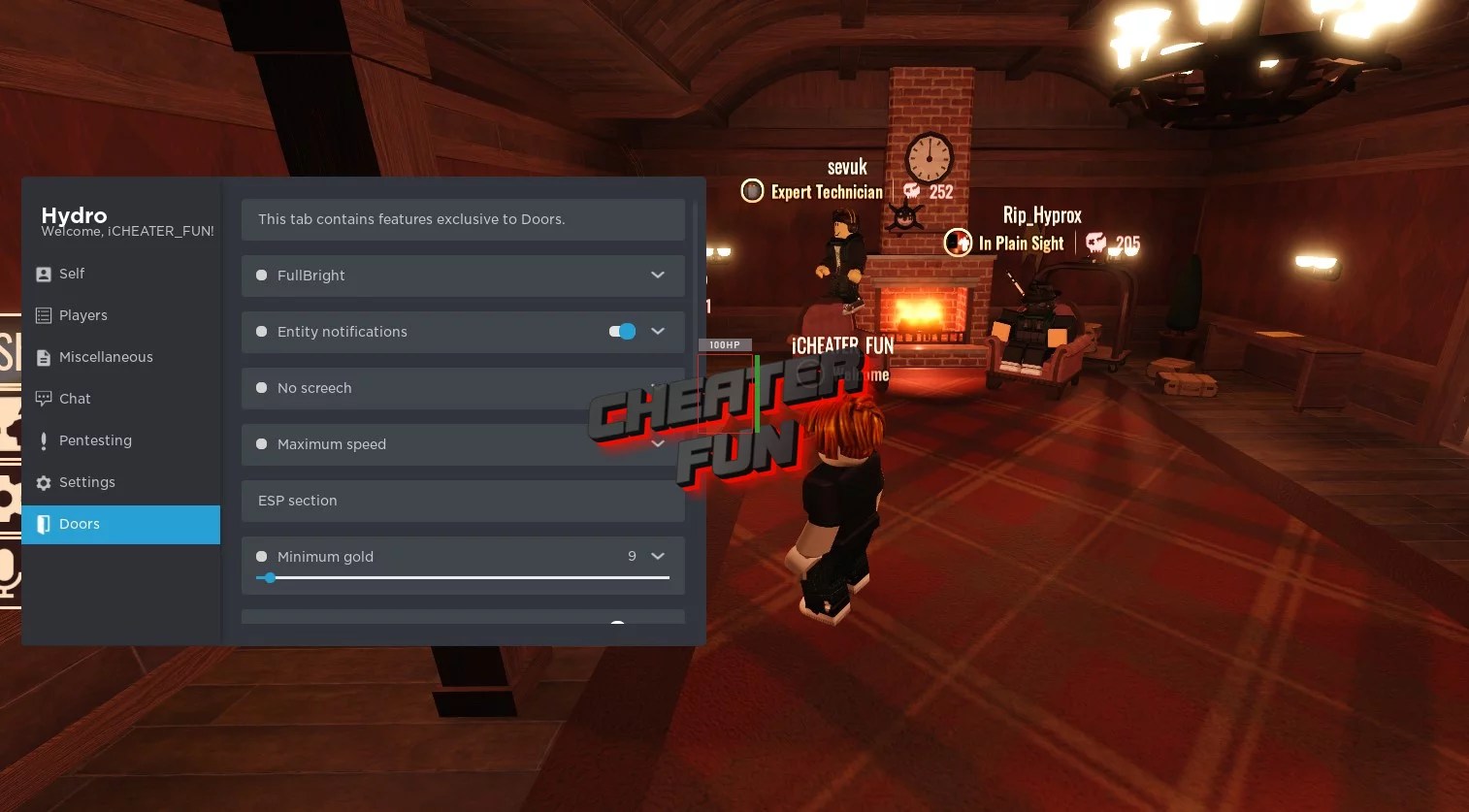Enable the FullBright status dot
The height and width of the screenshot is (812, 1469).
(261, 275)
